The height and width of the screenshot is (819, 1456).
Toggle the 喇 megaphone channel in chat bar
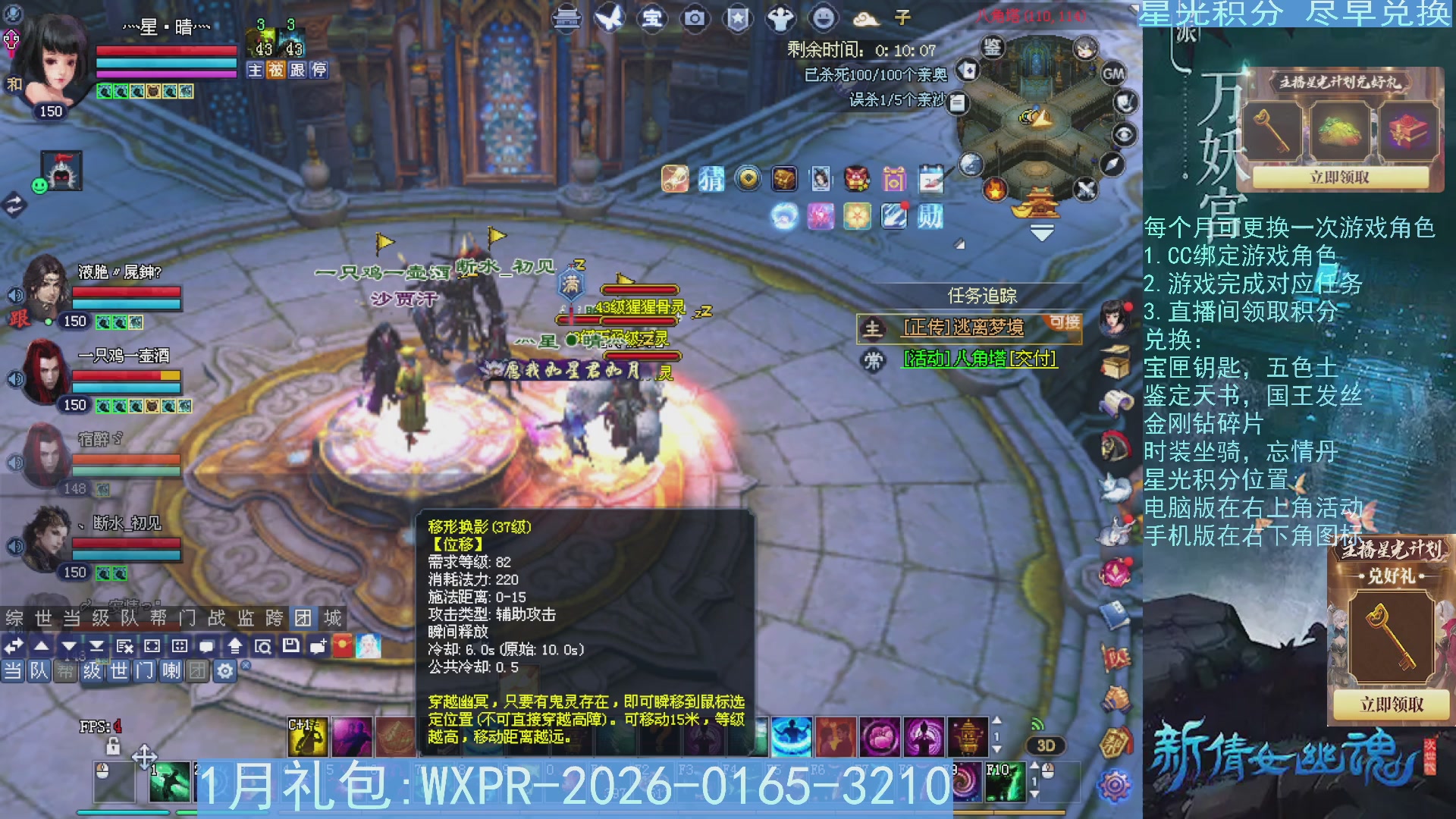point(171,672)
